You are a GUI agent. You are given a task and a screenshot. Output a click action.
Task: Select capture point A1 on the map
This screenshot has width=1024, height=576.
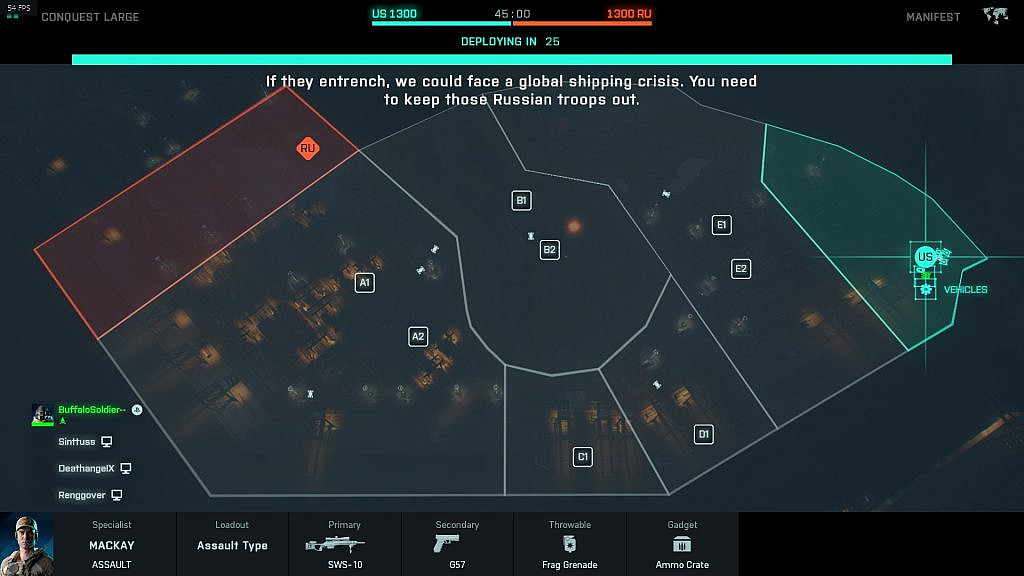pos(365,283)
